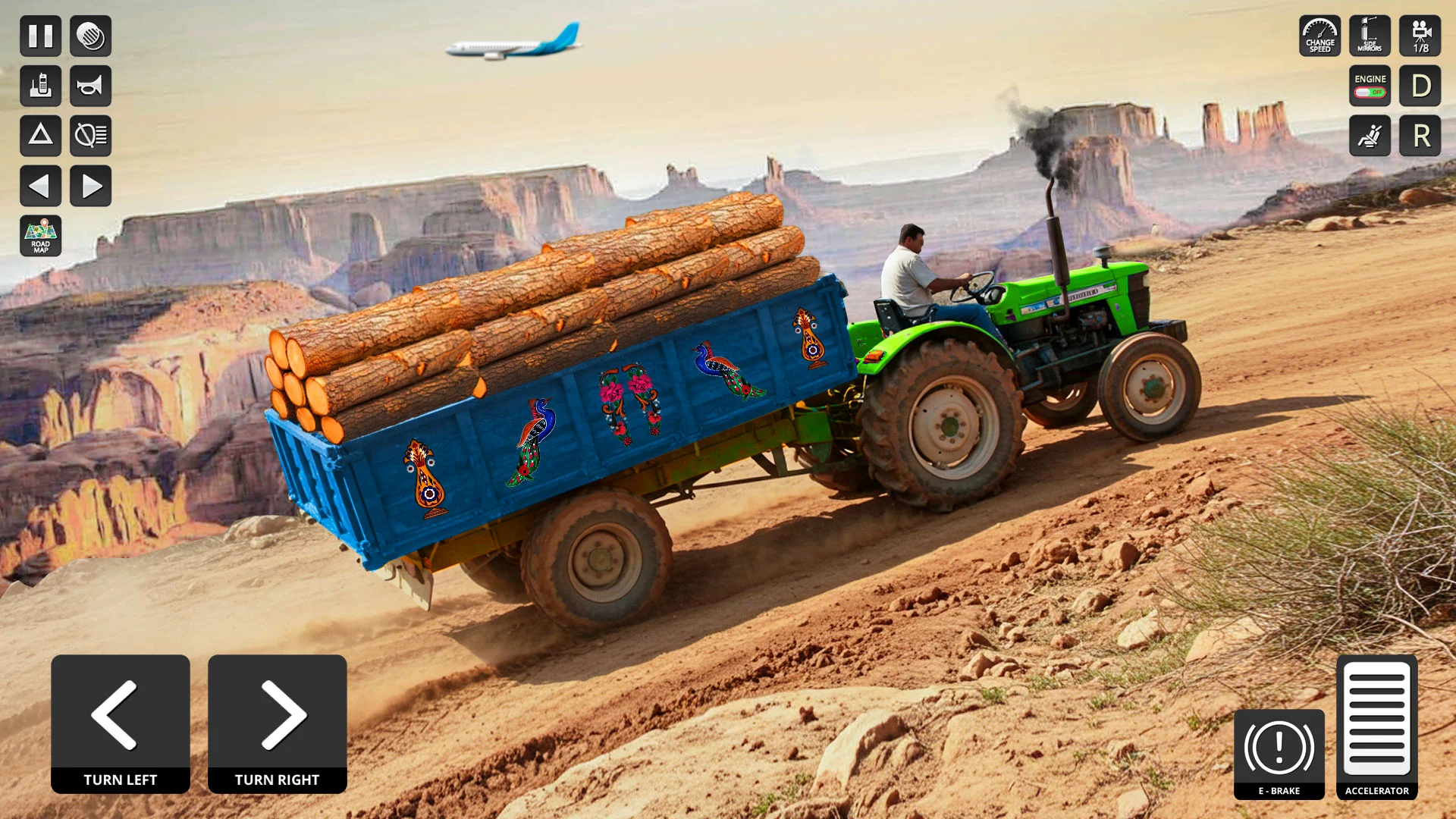This screenshot has height=819, width=1456.
Task: Apply the E-Brake
Action: [1279, 754]
